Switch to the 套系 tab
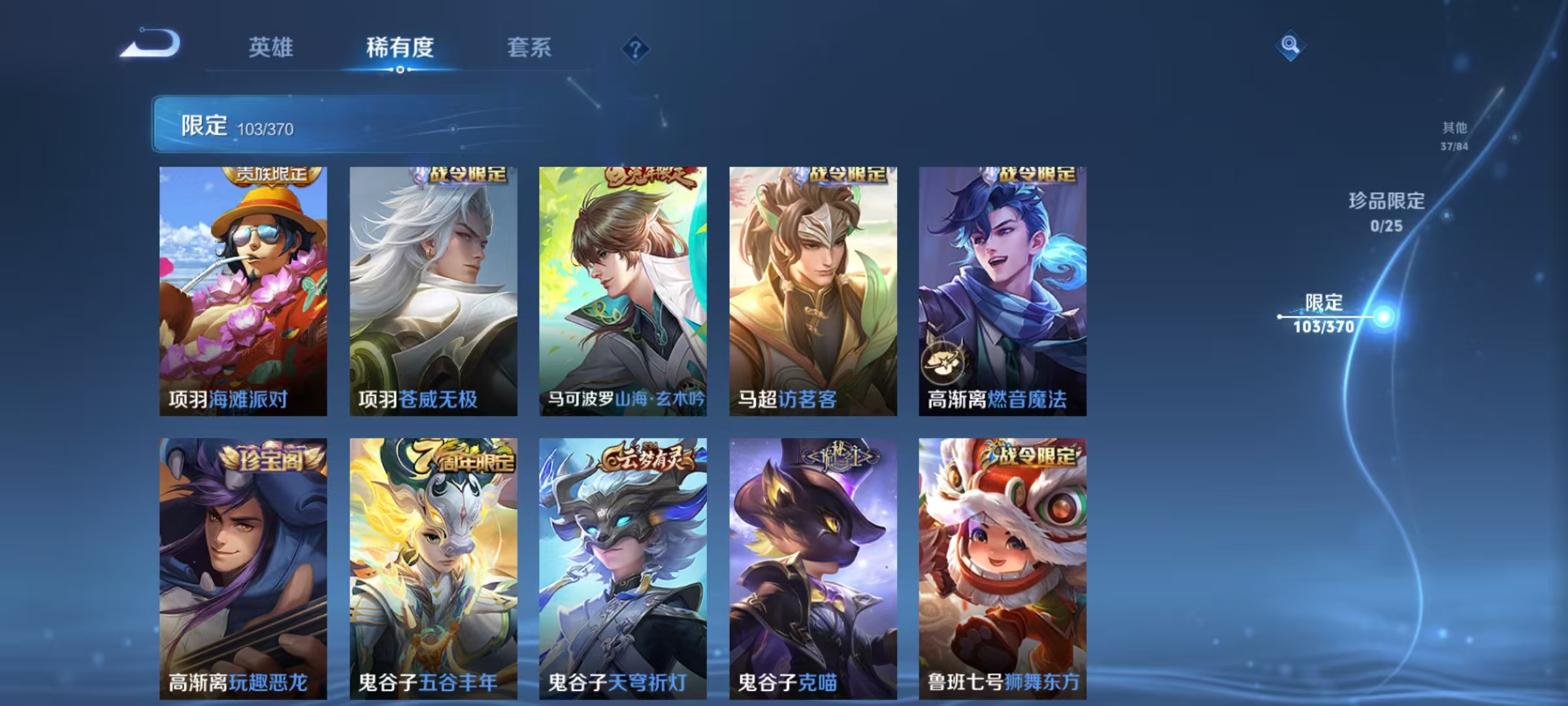The height and width of the screenshot is (706, 1568). (x=528, y=47)
